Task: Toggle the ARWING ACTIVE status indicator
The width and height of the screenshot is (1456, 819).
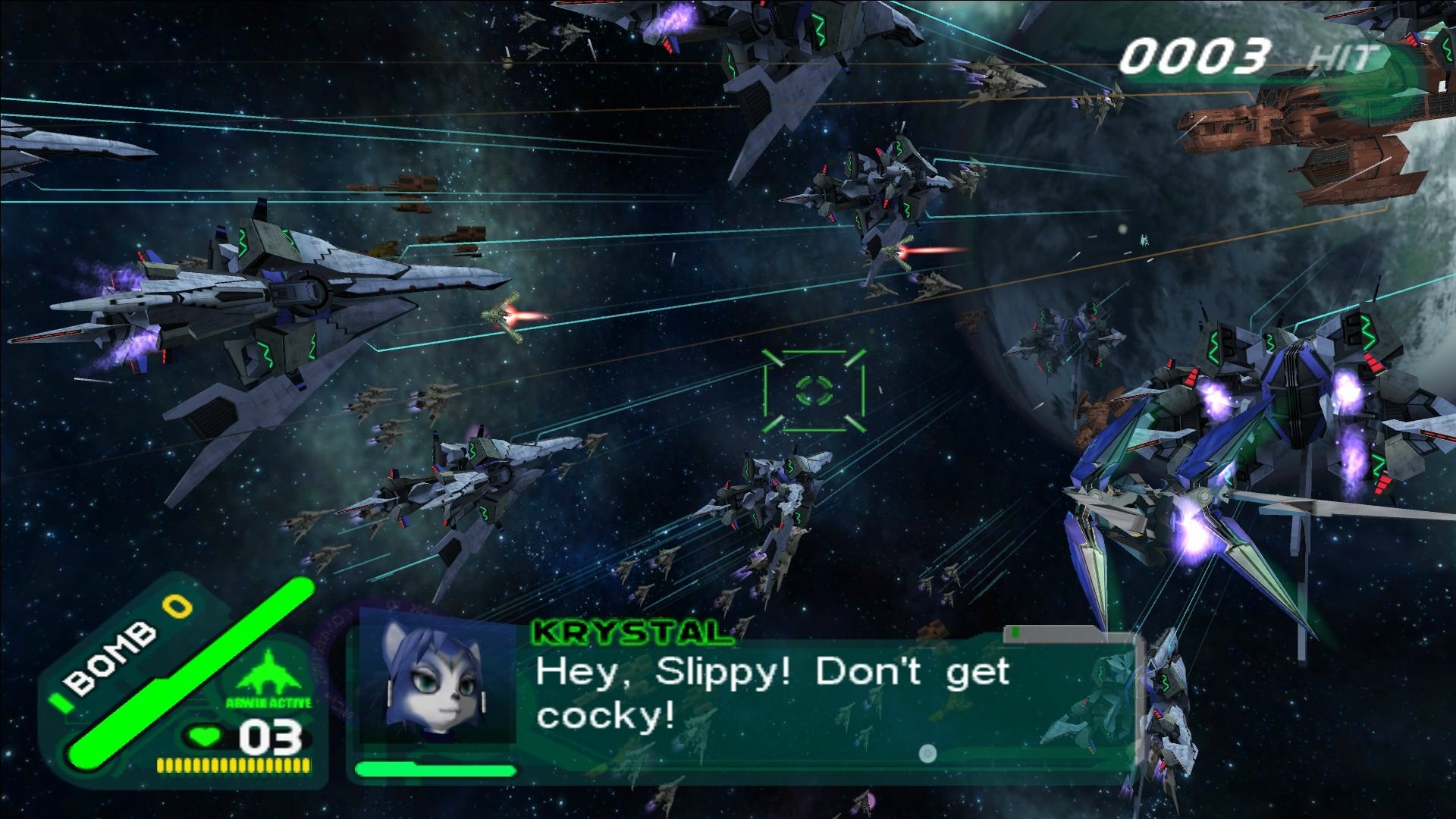Action: [x=270, y=701]
